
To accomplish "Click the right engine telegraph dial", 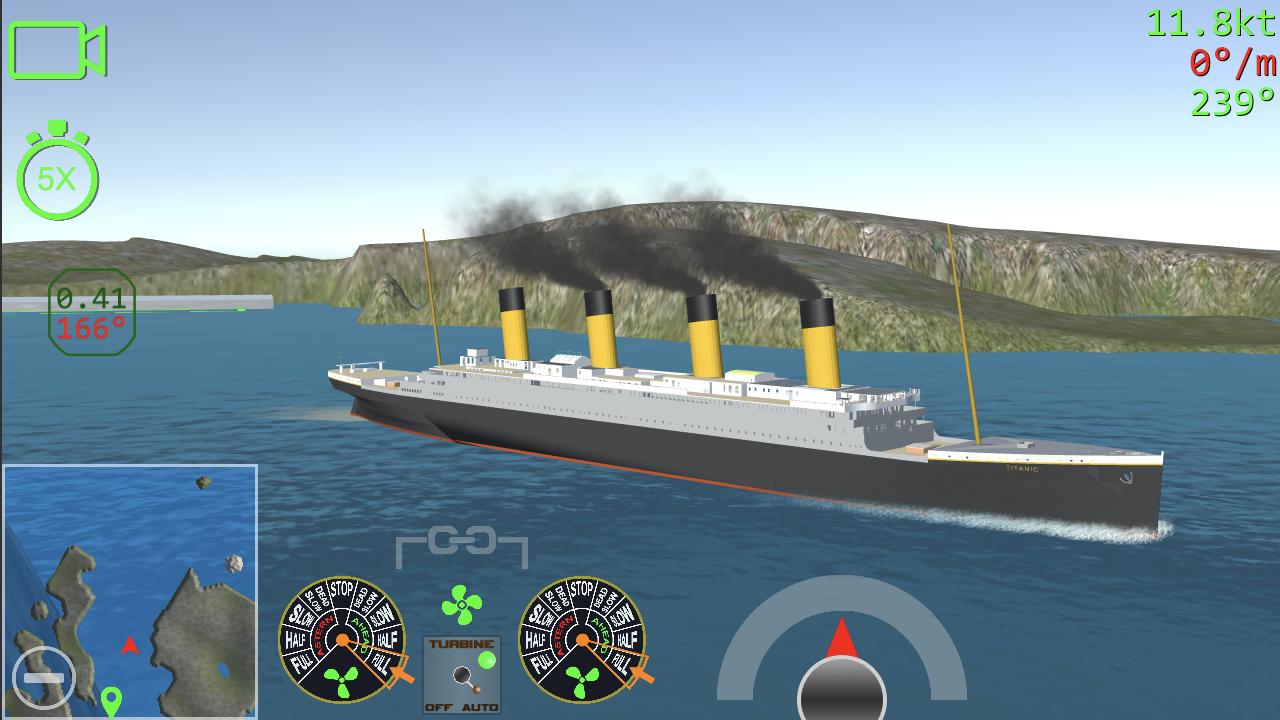I will click(x=582, y=640).
